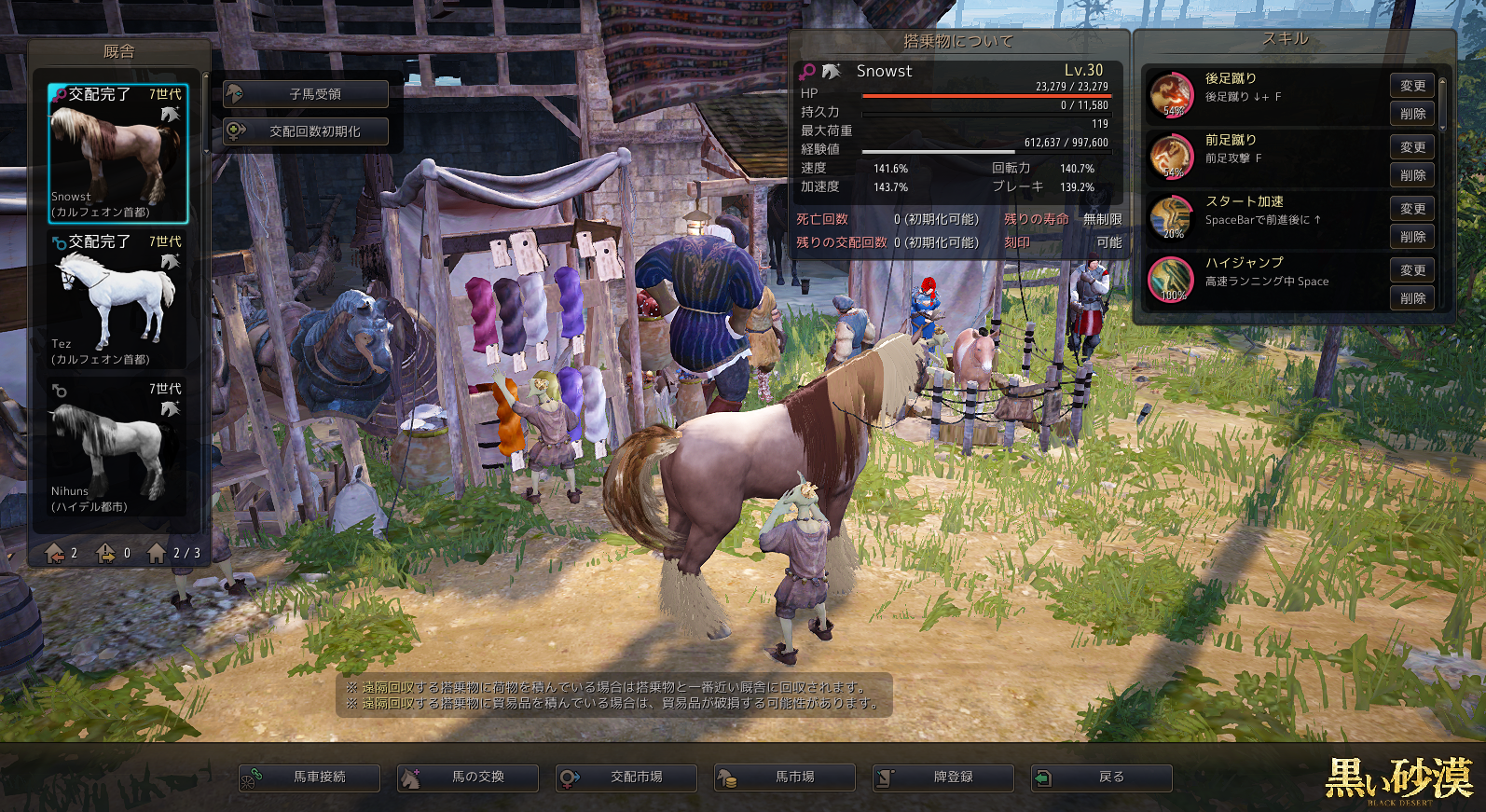Click the ハイジャンプ skill icon
1486x812 pixels.
1171,280
